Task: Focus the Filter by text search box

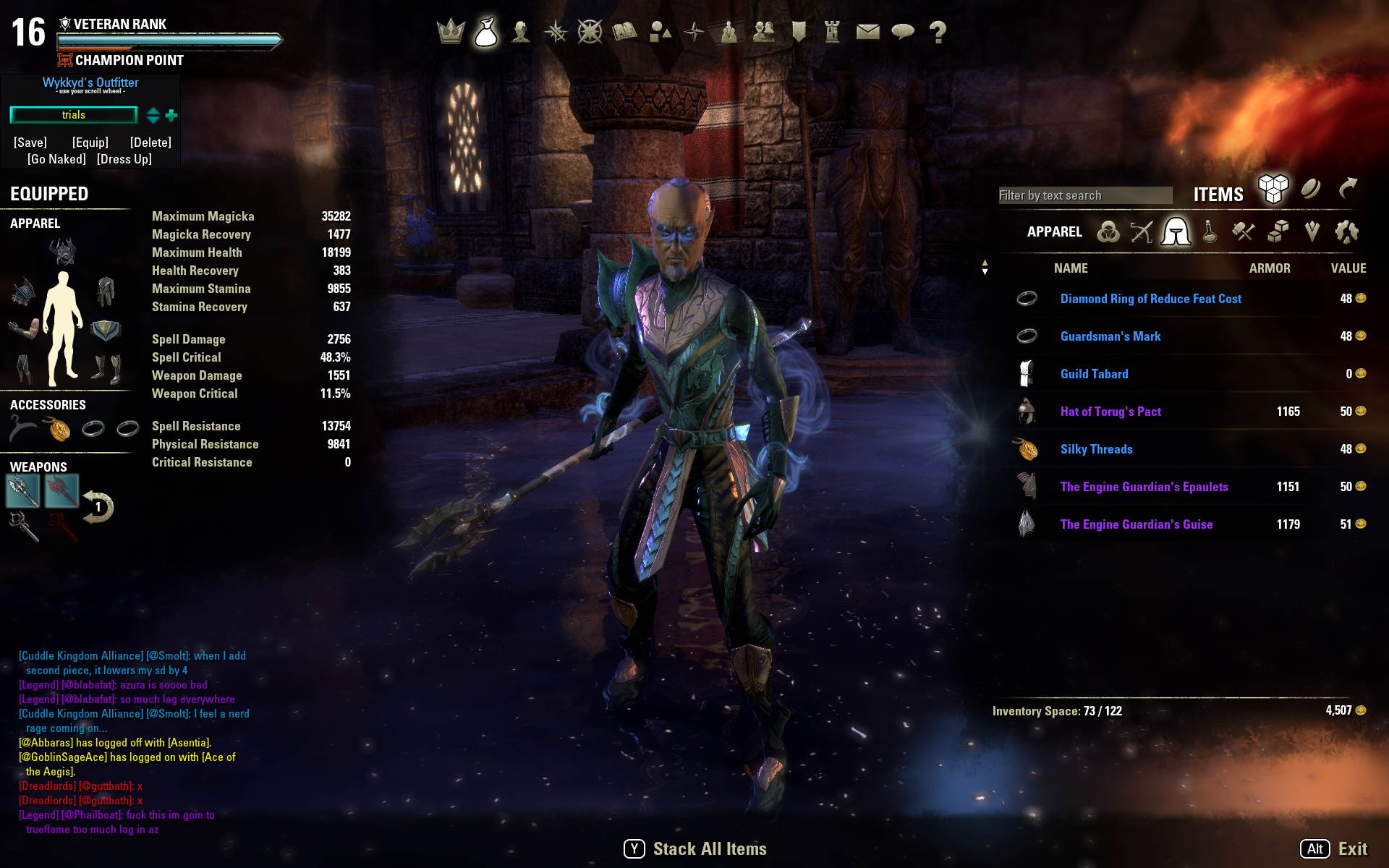Action: click(1084, 195)
